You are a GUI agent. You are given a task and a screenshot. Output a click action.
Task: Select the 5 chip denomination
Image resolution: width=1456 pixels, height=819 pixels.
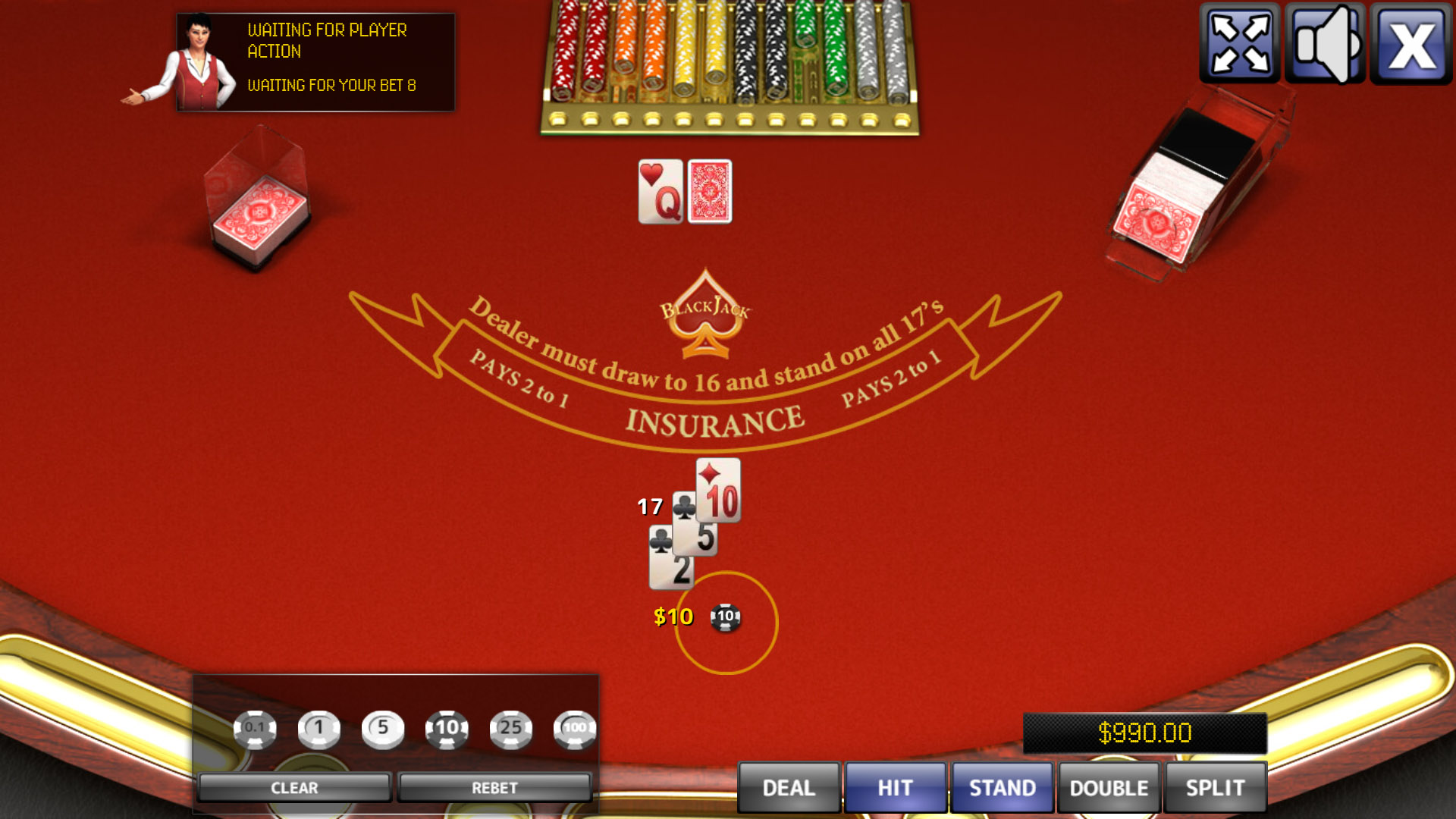[384, 728]
